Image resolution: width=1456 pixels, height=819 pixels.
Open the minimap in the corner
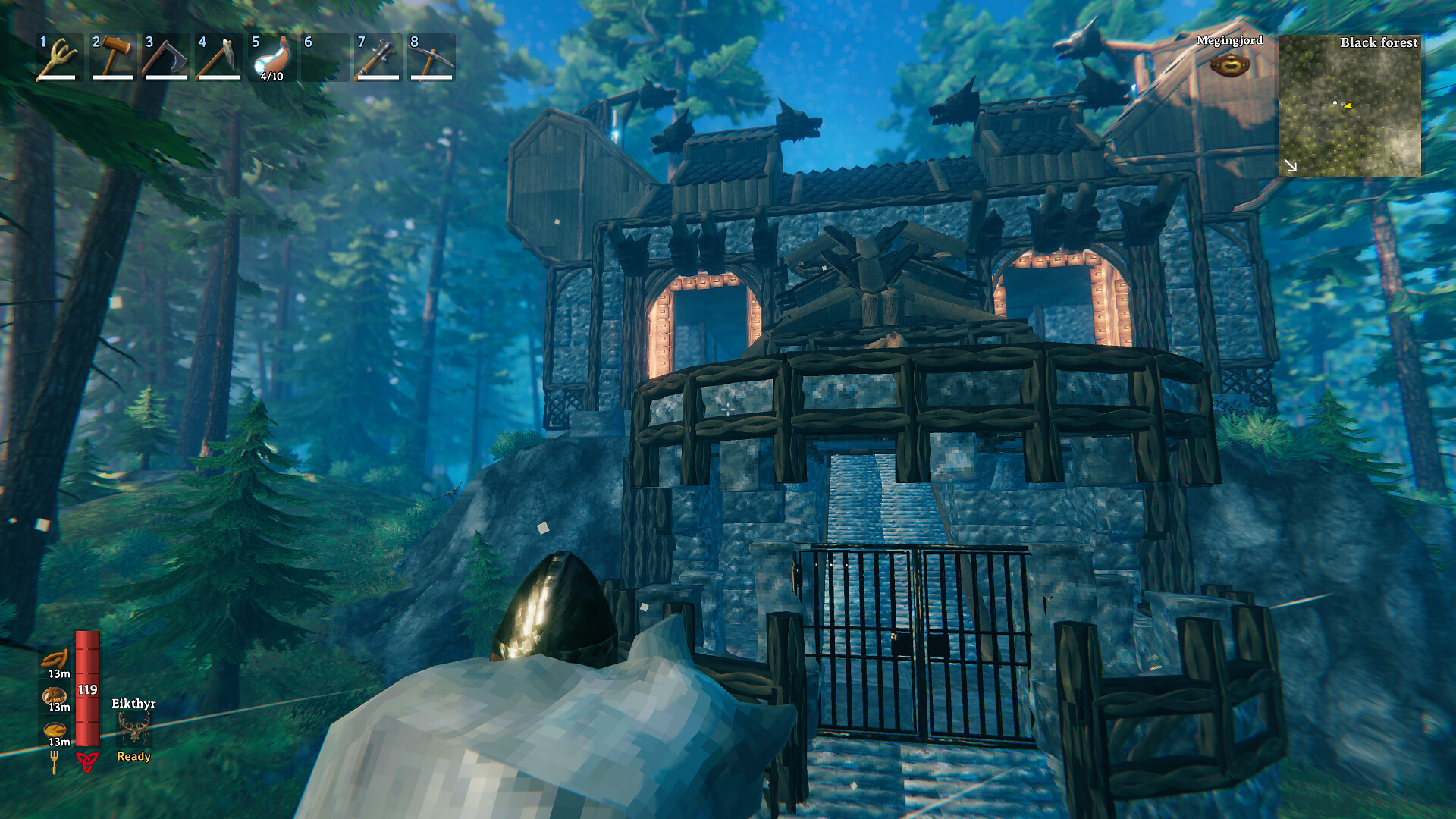tap(1351, 106)
